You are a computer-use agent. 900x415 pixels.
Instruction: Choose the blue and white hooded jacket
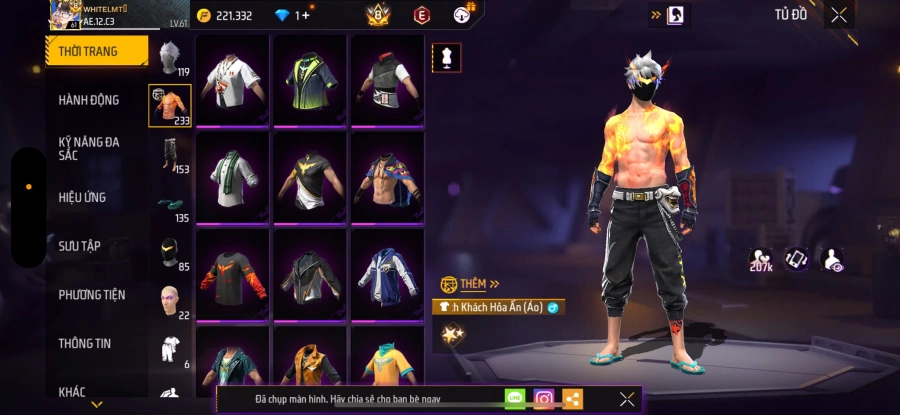coord(388,274)
